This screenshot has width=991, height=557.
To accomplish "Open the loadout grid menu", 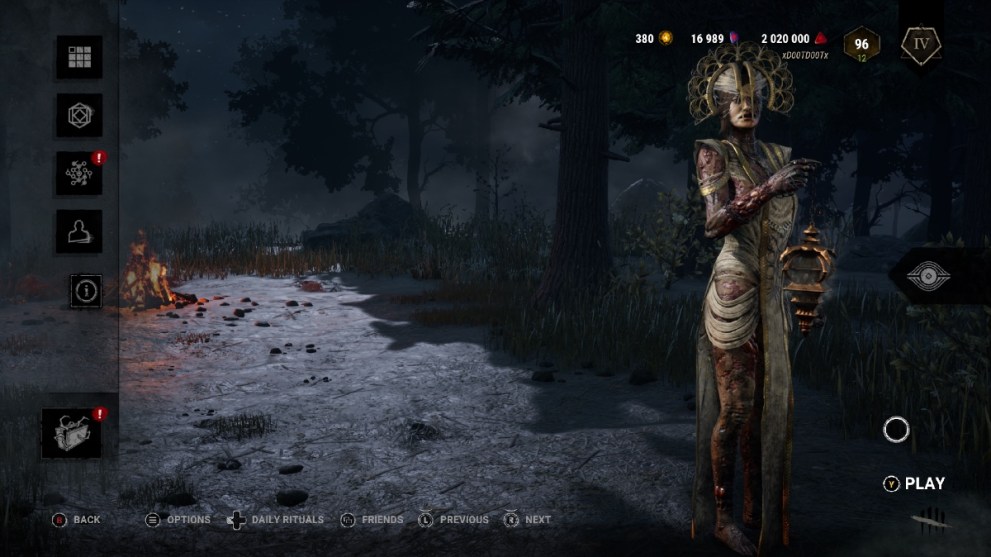I will 79,58.
